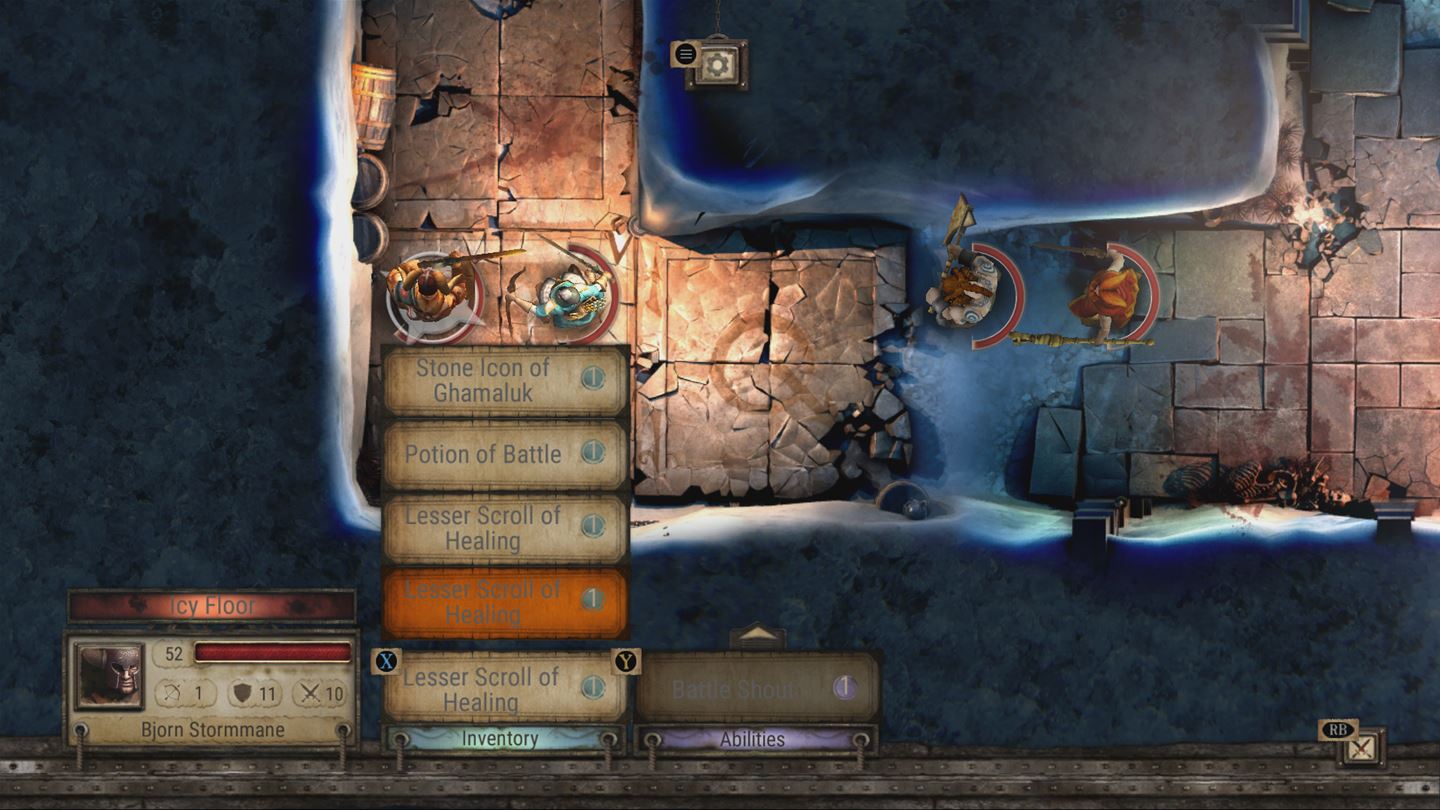Use the Battle Shout ability

pyautogui.click(x=757, y=688)
